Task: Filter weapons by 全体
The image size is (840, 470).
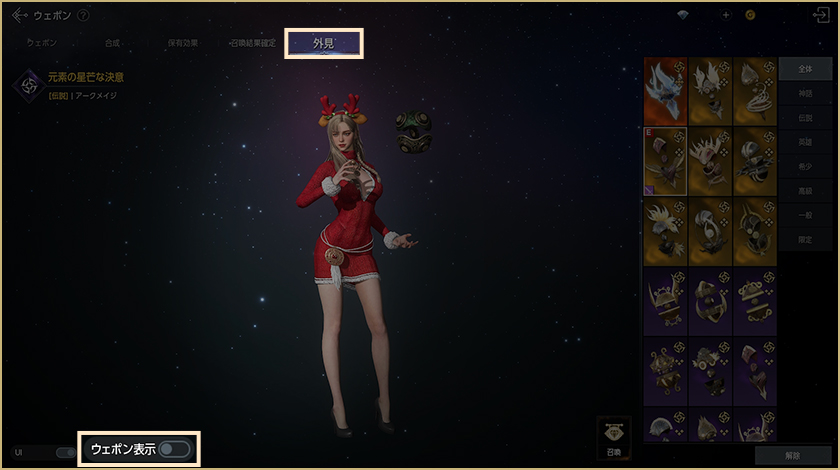Action: (805, 69)
